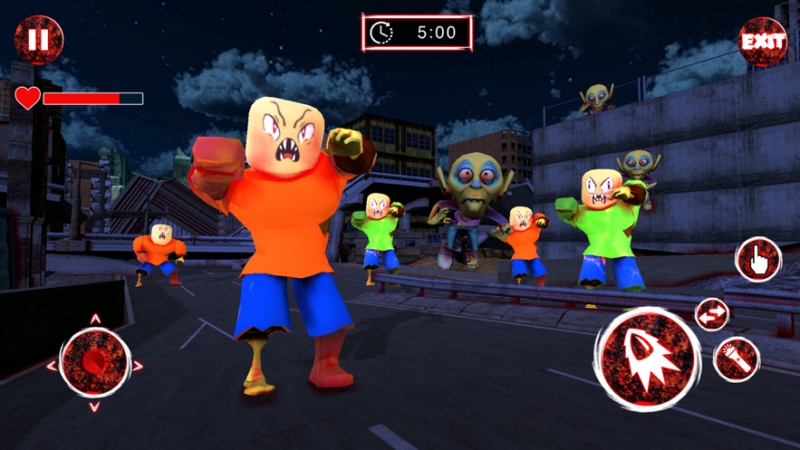The height and width of the screenshot is (450, 800).
Task: Exit the level using the EXIT button
Action: [761, 42]
